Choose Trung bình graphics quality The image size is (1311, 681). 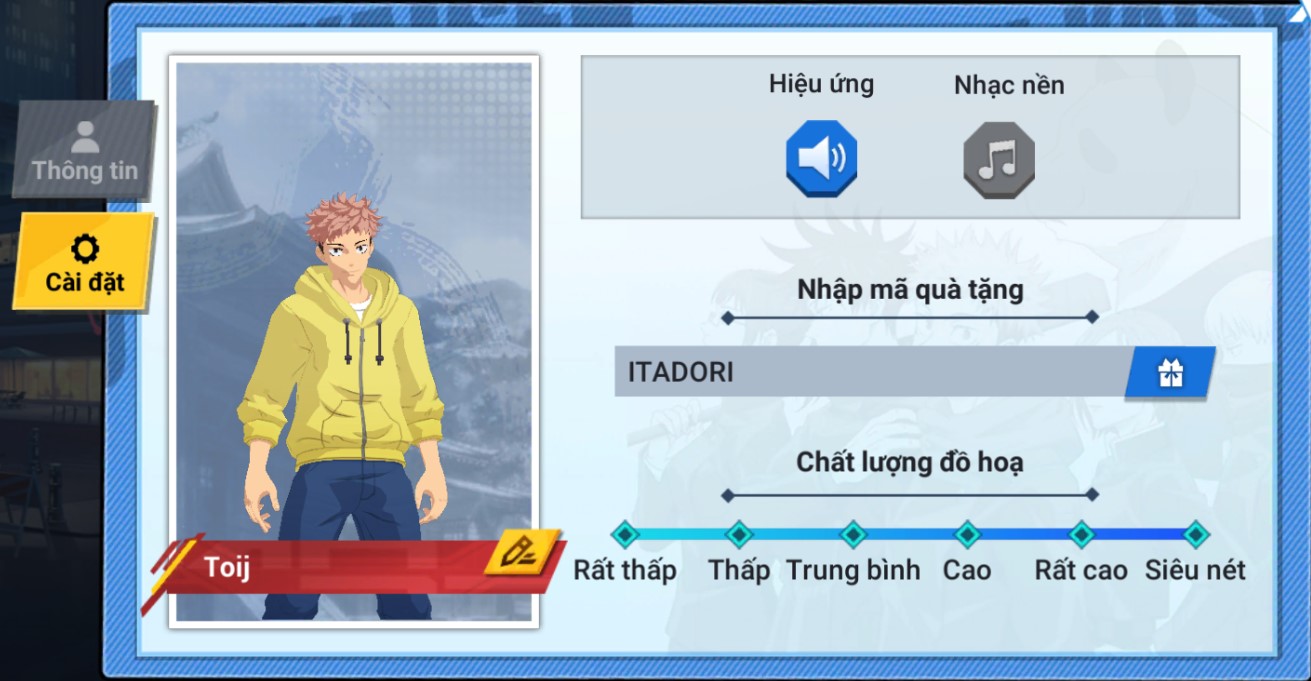(x=853, y=534)
